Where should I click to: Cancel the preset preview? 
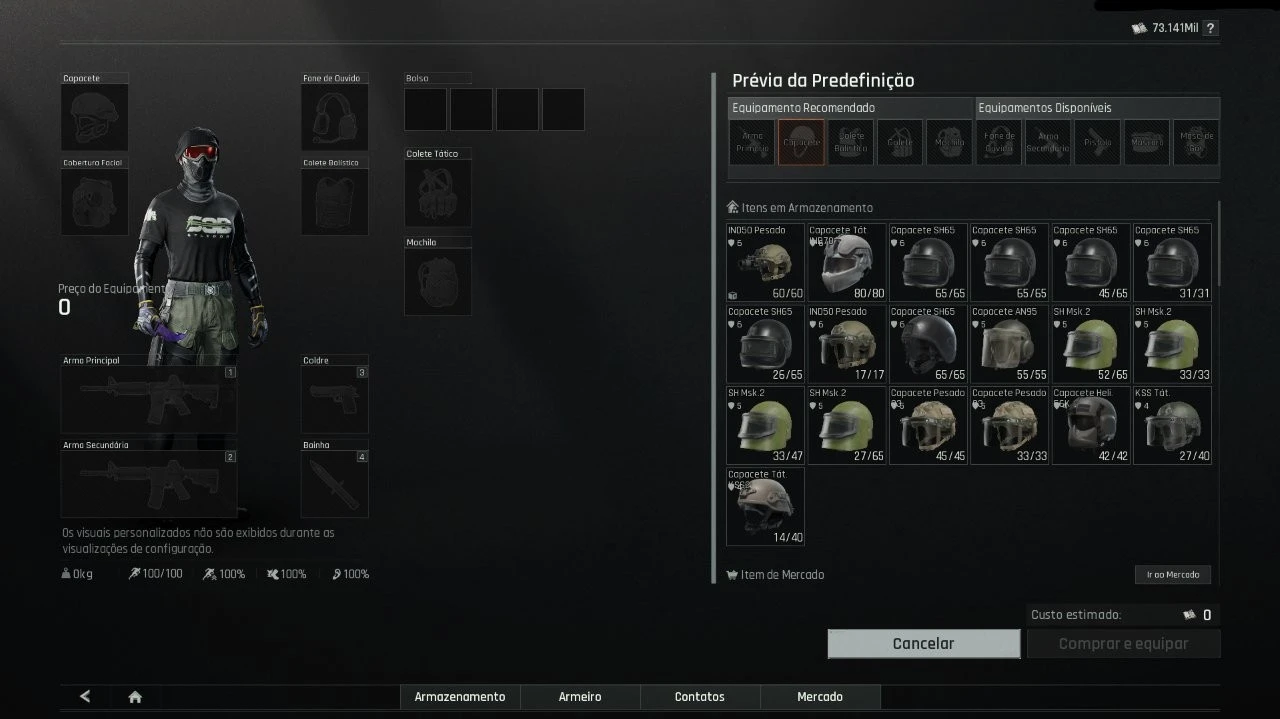pyautogui.click(x=923, y=644)
